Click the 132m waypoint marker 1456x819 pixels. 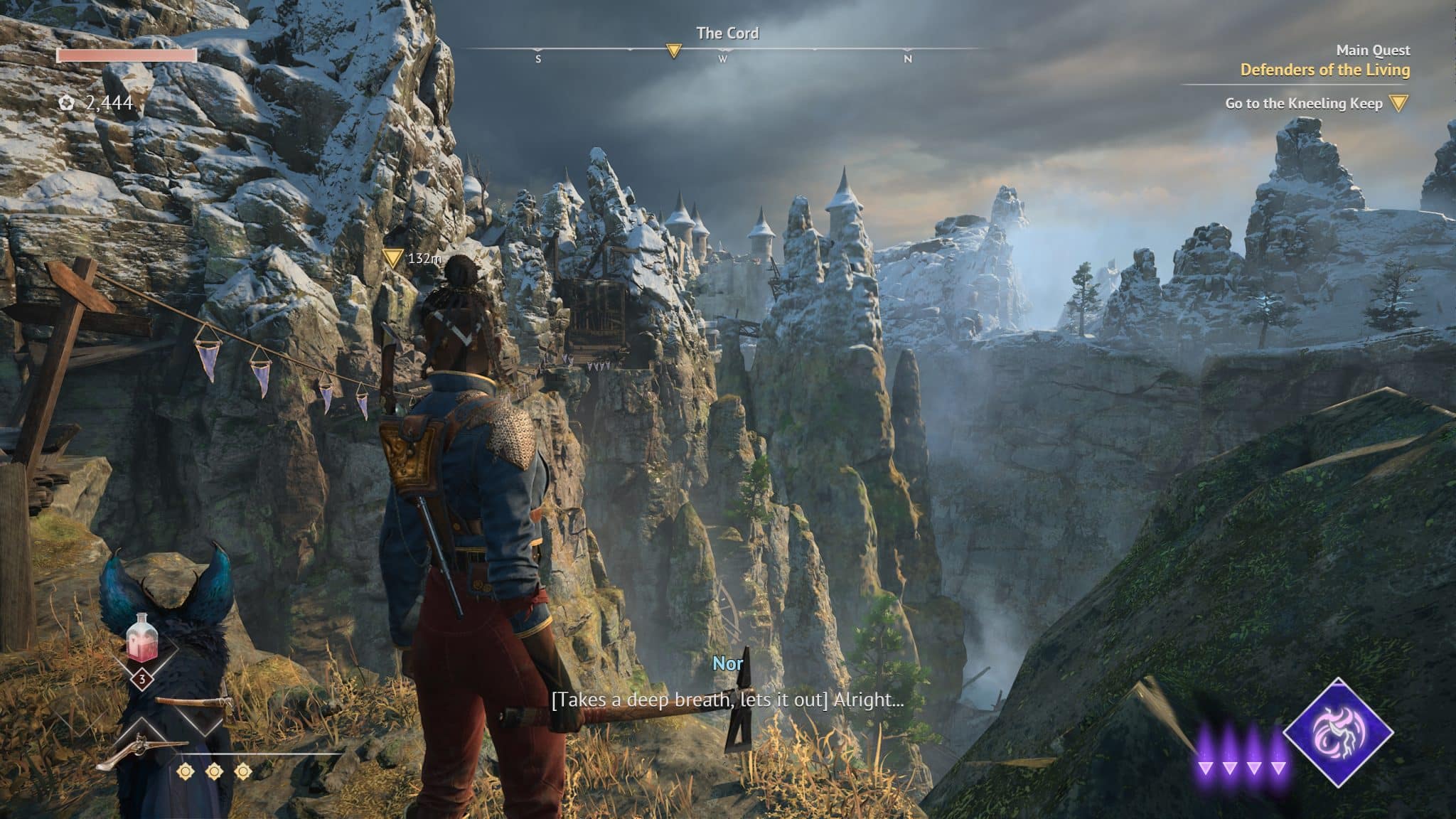click(x=392, y=258)
